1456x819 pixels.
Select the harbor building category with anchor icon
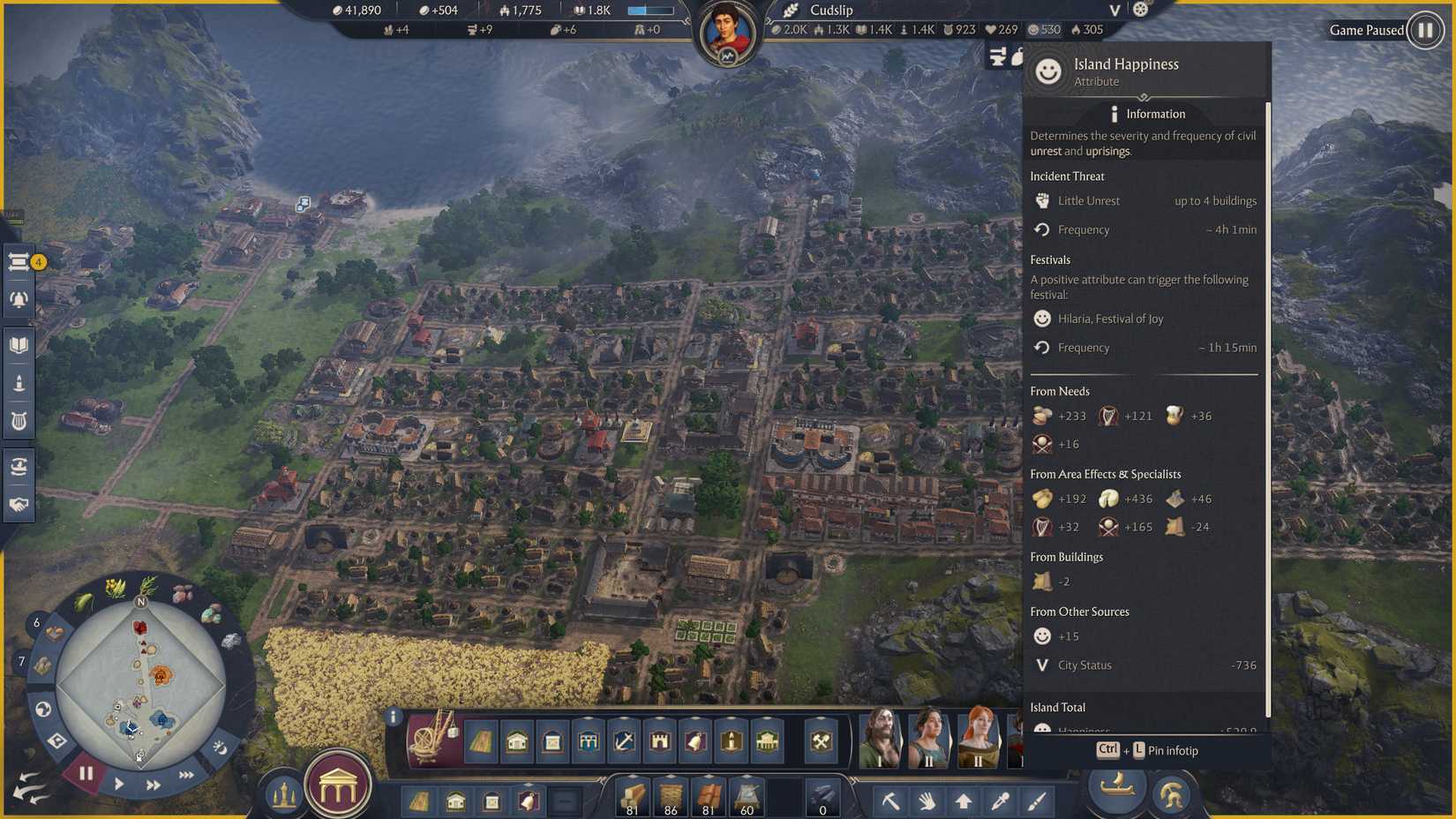[x=622, y=741]
